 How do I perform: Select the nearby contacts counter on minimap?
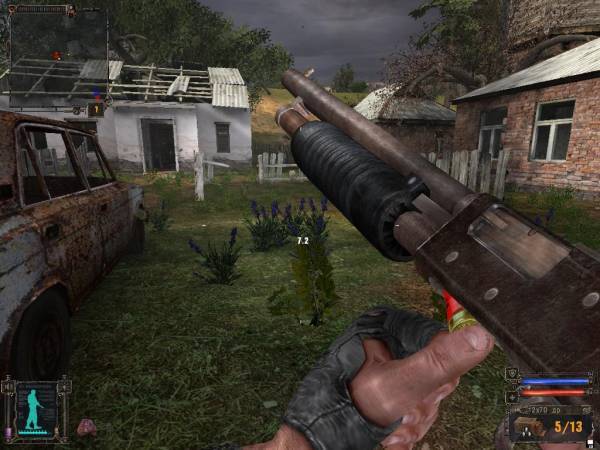pyautogui.click(x=97, y=108)
